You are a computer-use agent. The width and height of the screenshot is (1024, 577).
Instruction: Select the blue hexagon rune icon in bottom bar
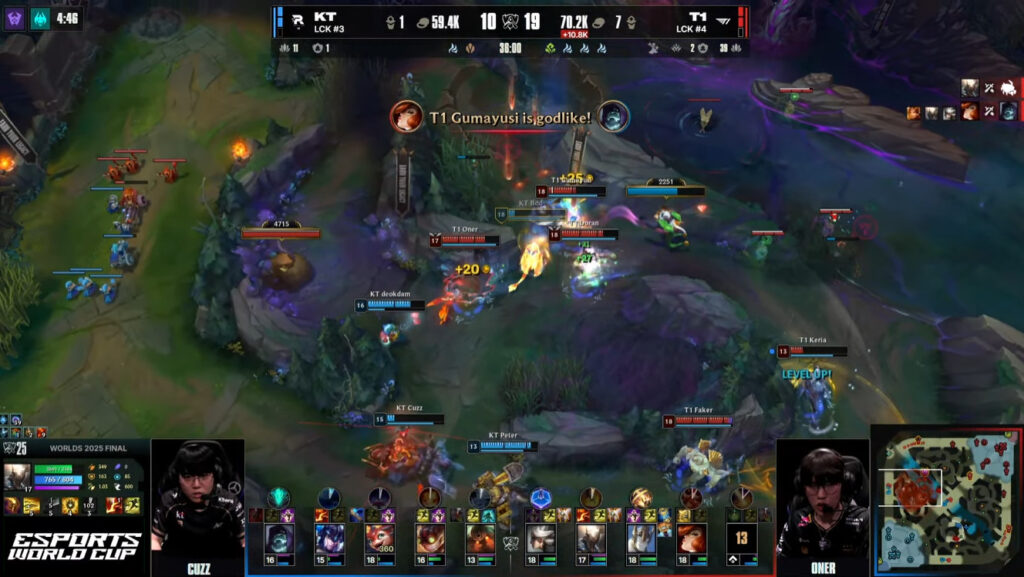[540, 496]
